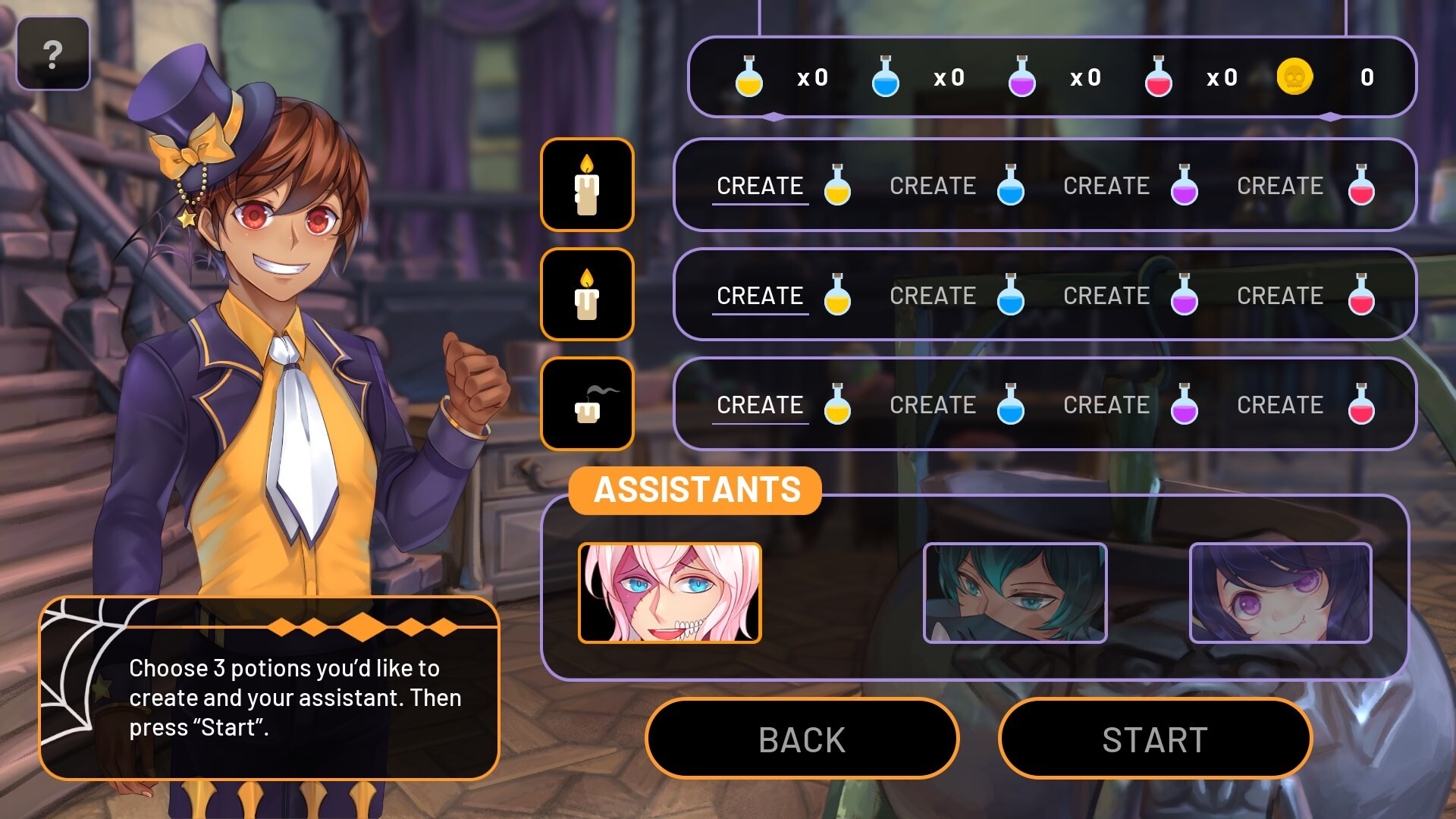Click the tall burning candle icon
1456x819 pixels.
click(587, 185)
